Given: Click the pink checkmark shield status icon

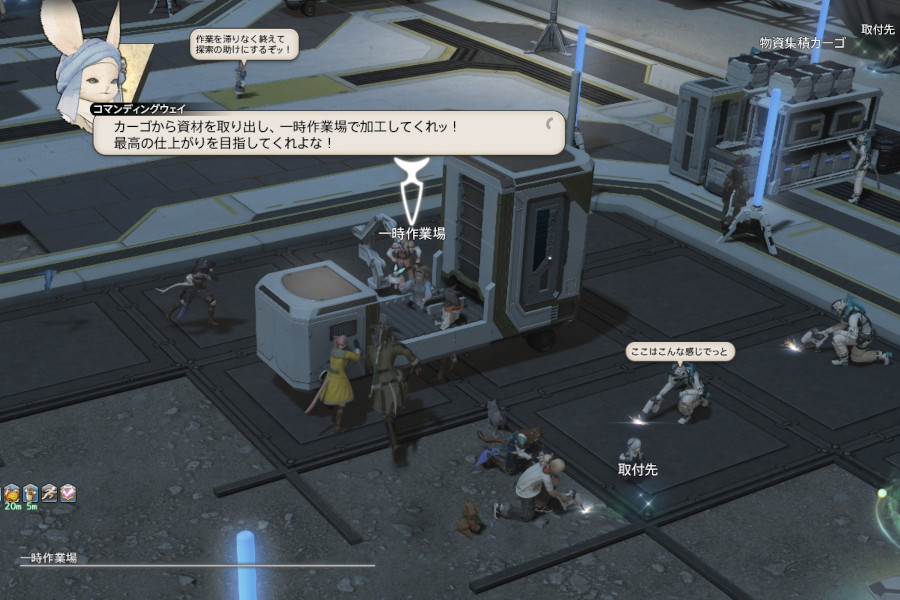Looking at the screenshot, I should (x=67, y=493).
